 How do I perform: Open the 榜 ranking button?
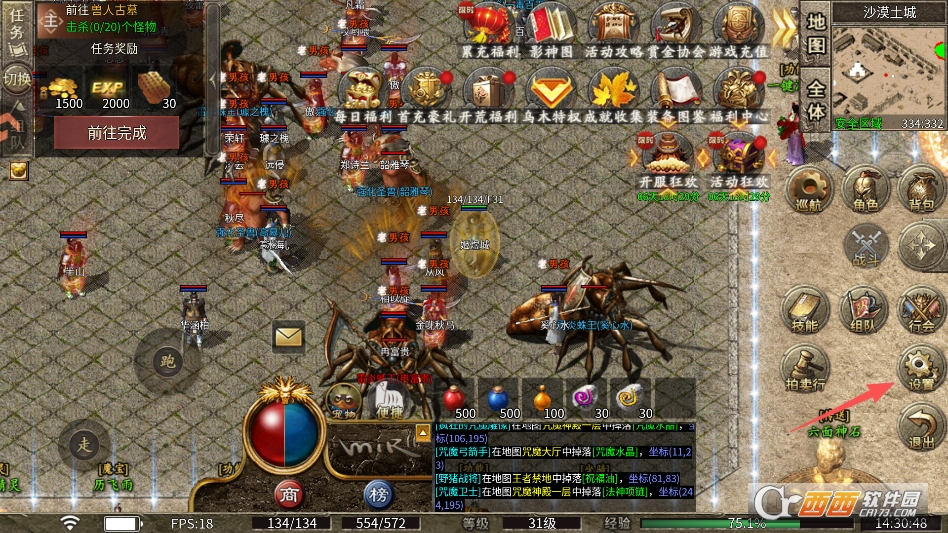377,492
